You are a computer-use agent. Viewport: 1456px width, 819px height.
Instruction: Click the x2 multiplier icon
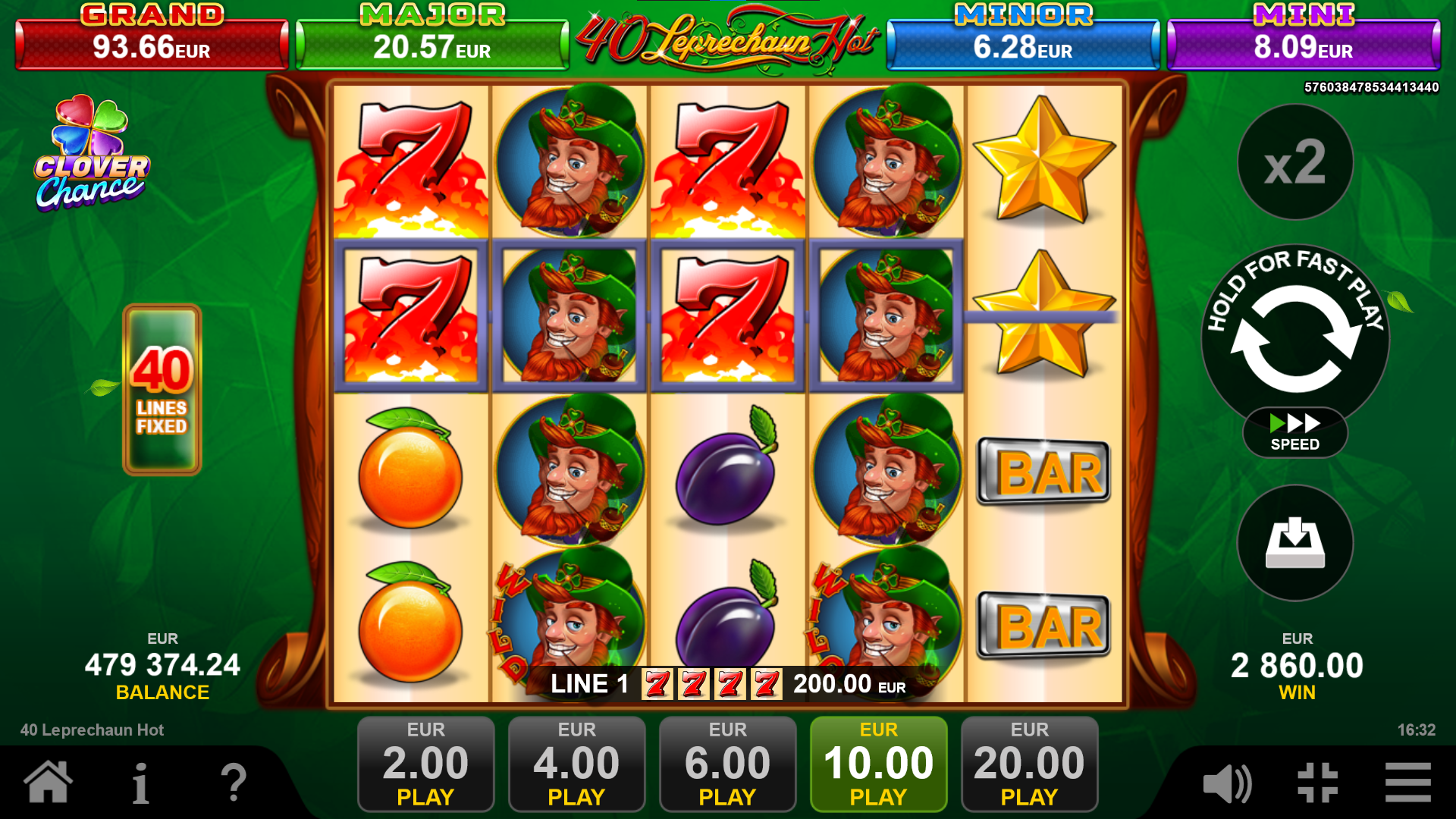pyautogui.click(x=1294, y=163)
